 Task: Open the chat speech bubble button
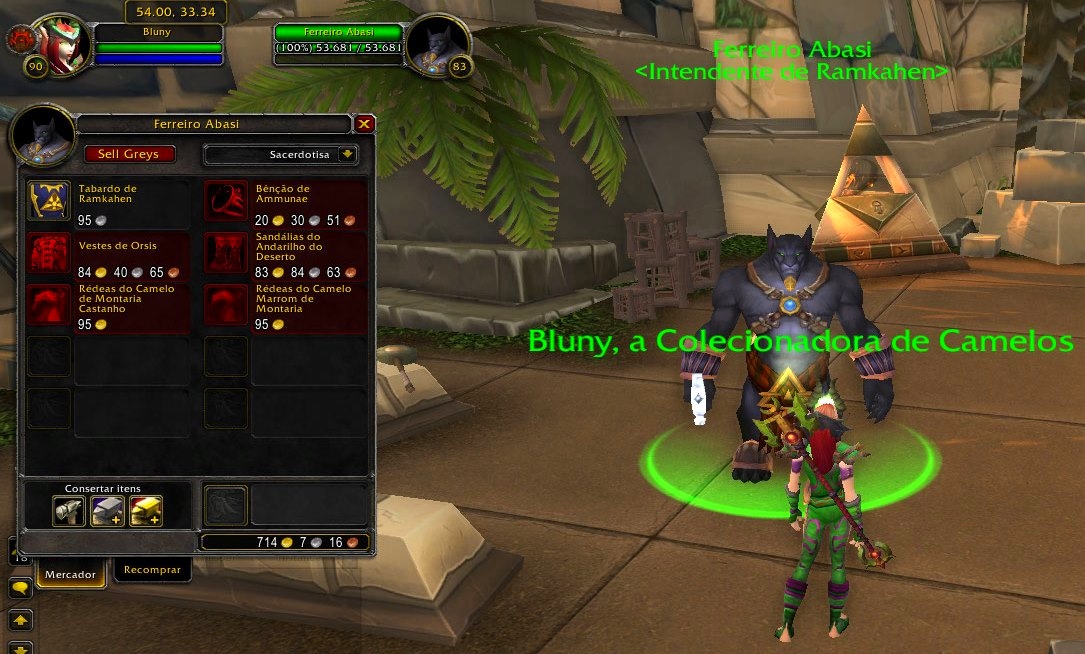(x=20, y=588)
